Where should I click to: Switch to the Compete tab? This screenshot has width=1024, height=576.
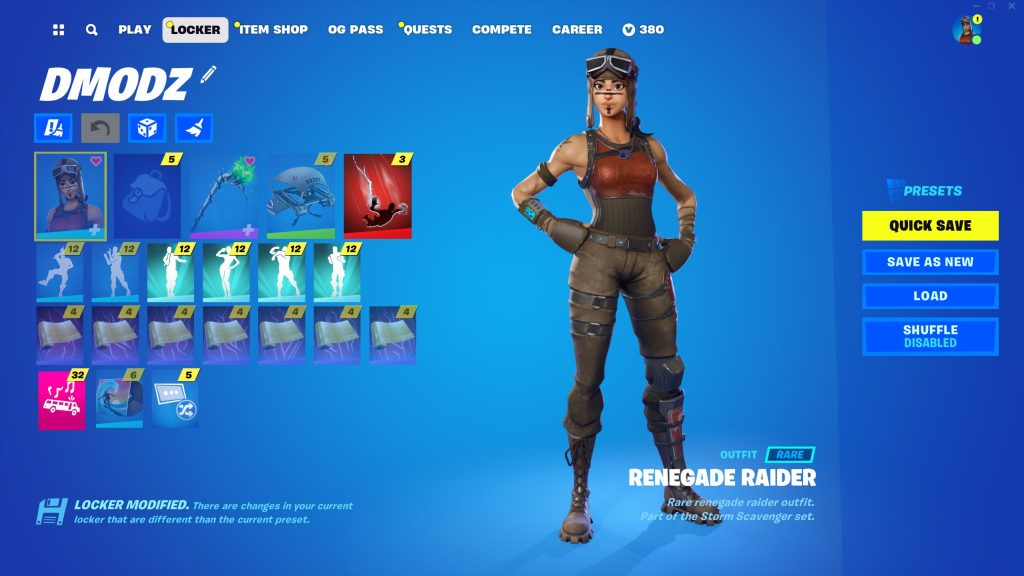coord(502,30)
